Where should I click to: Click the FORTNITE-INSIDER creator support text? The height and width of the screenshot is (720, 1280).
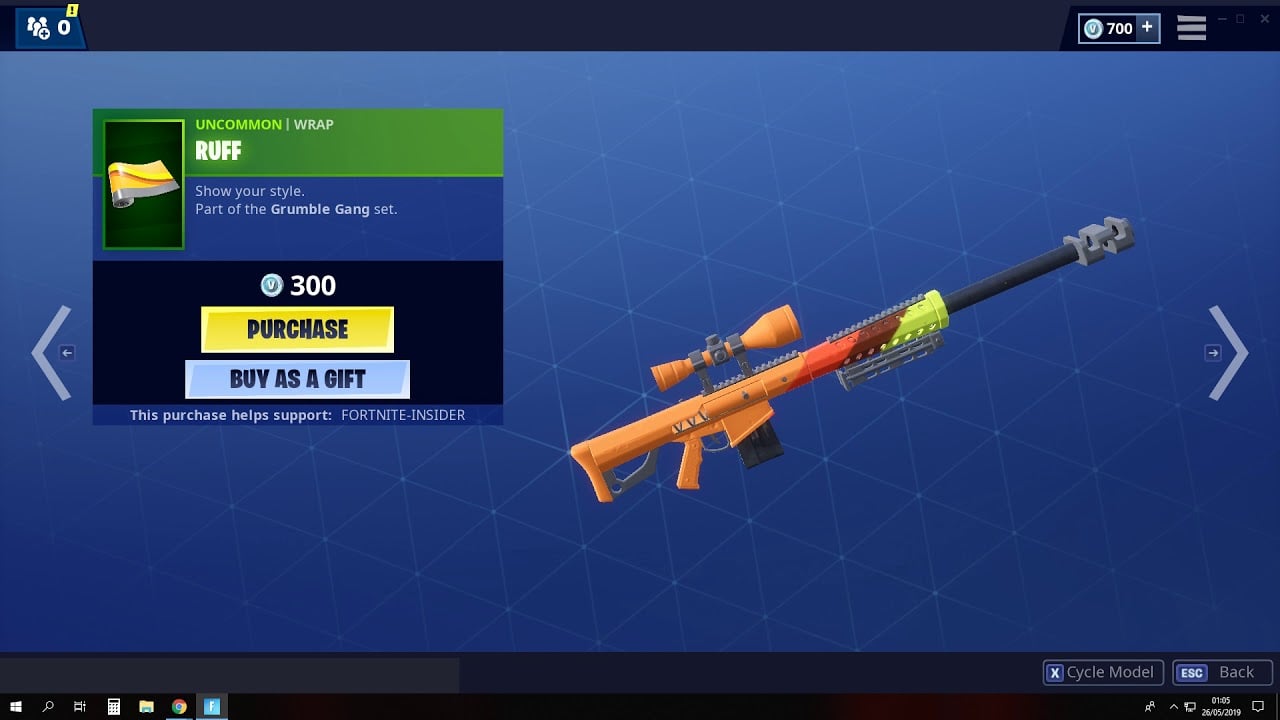[x=404, y=414]
